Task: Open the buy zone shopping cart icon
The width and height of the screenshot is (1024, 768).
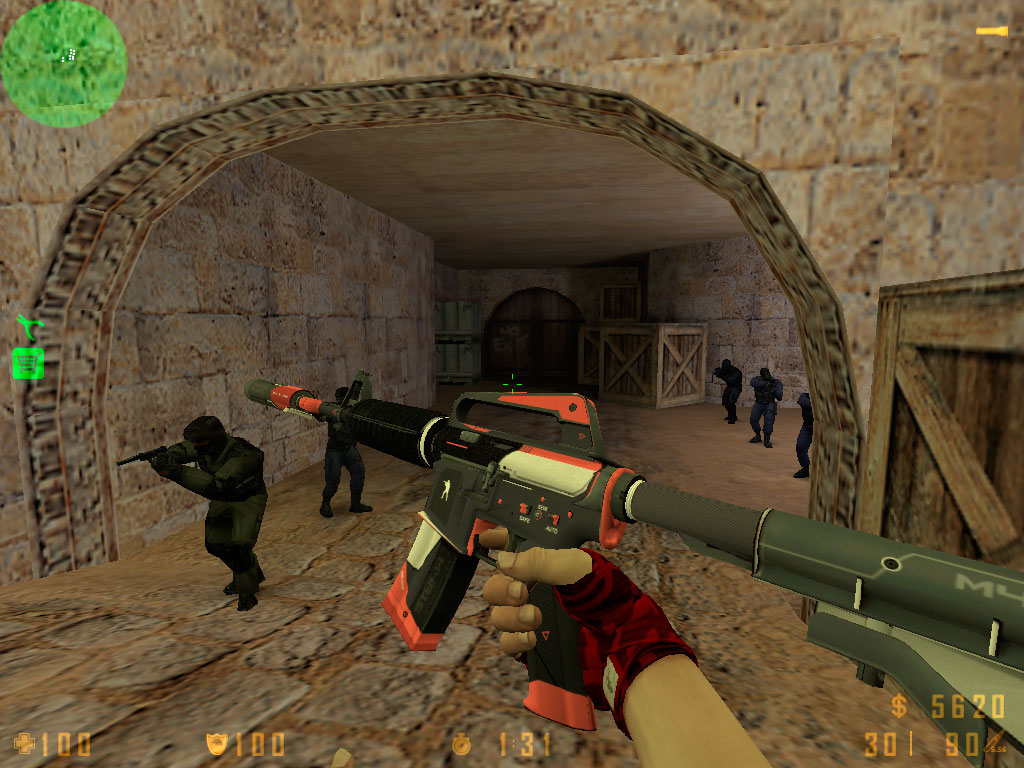Action: pyautogui.click(x=27, y=362)
